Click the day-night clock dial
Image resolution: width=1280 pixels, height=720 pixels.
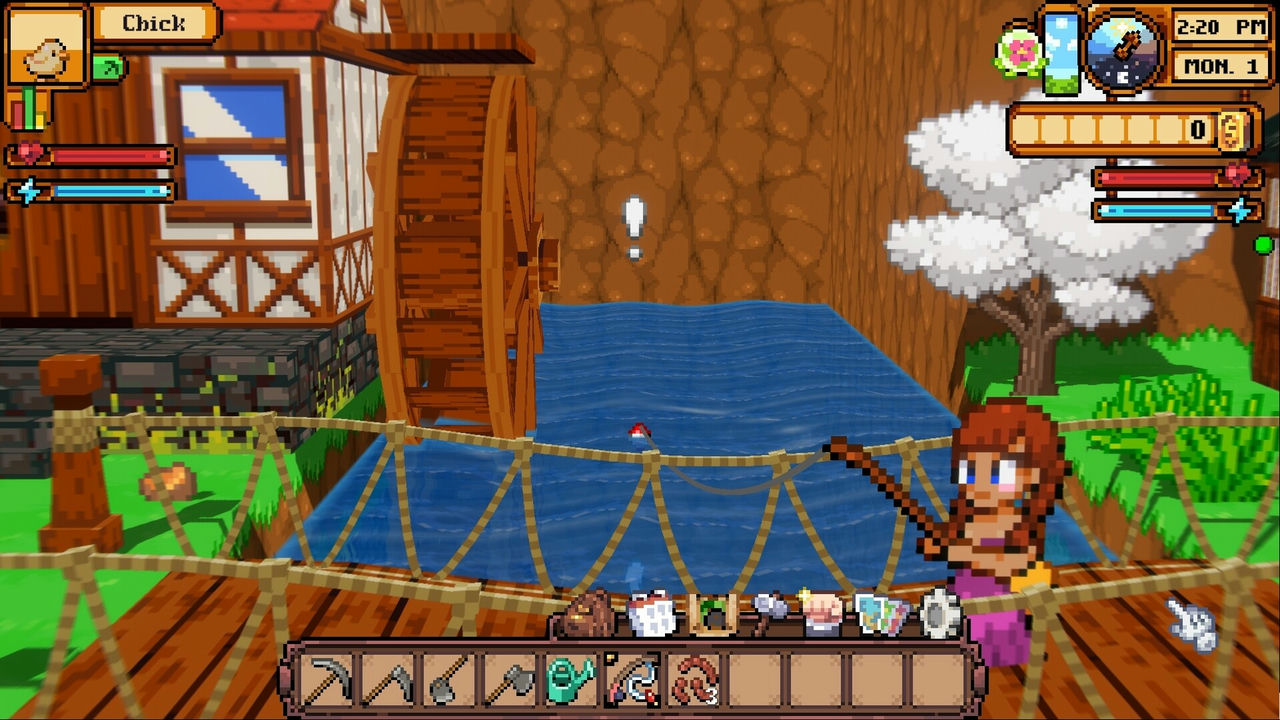pos(1125,48)
